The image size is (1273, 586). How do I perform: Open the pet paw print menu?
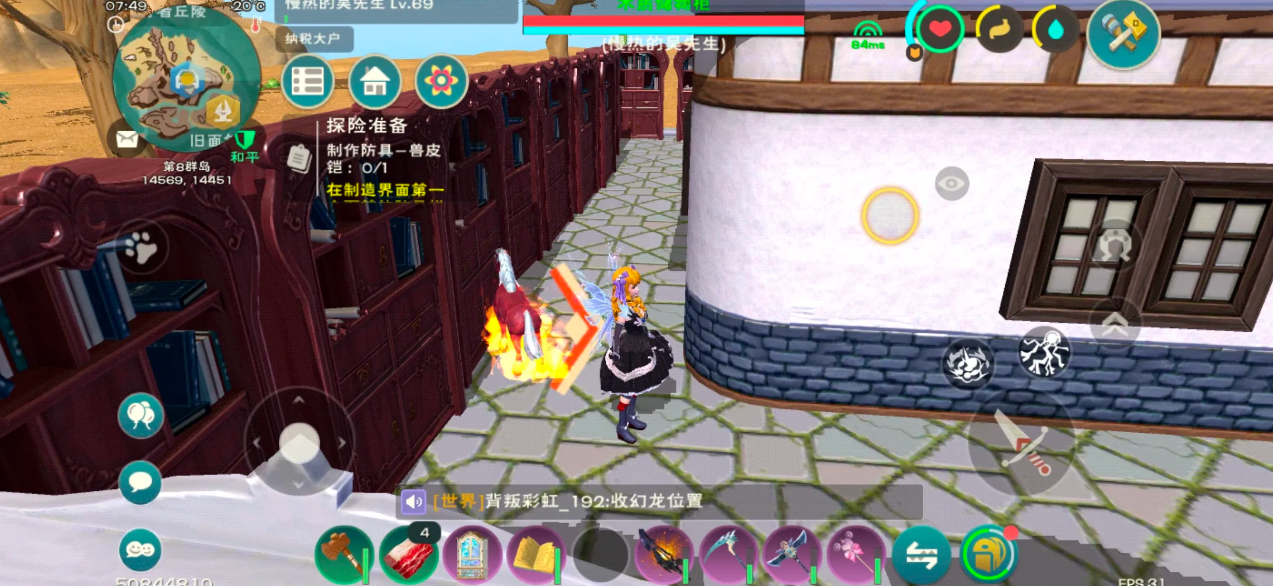tap(141, 248)
